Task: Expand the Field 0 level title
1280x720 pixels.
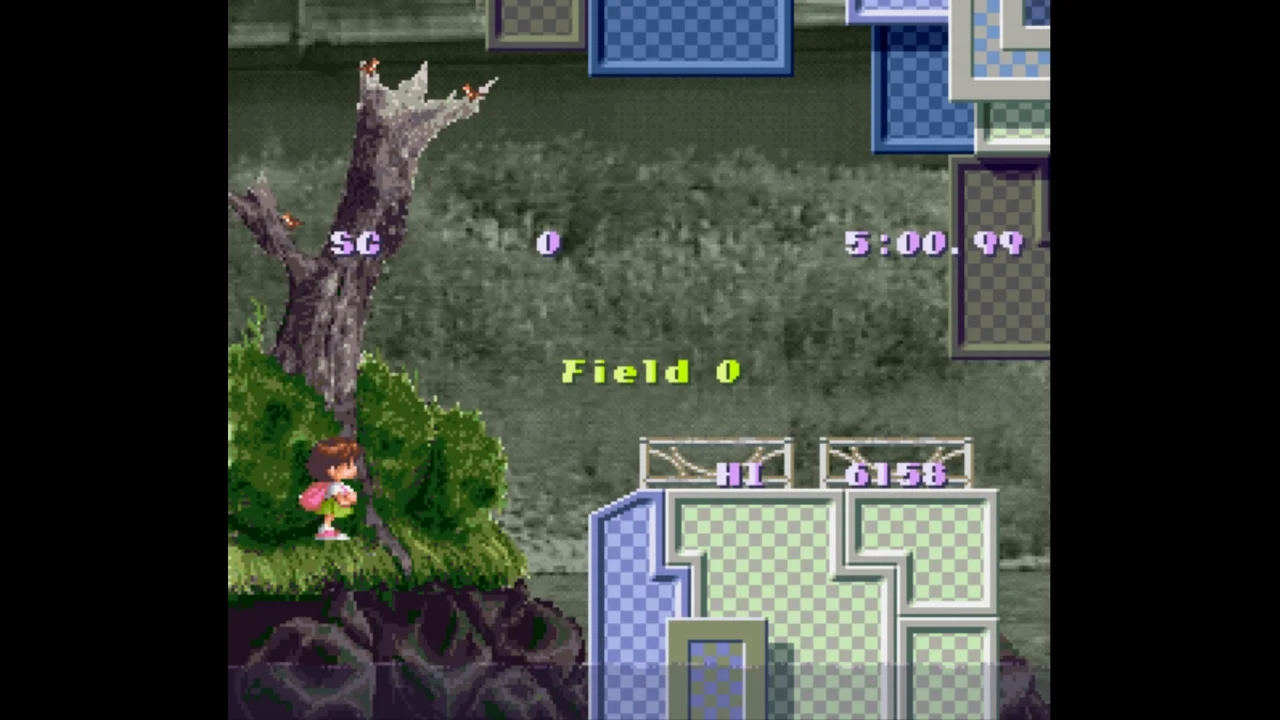Action: tap(650, 371)
